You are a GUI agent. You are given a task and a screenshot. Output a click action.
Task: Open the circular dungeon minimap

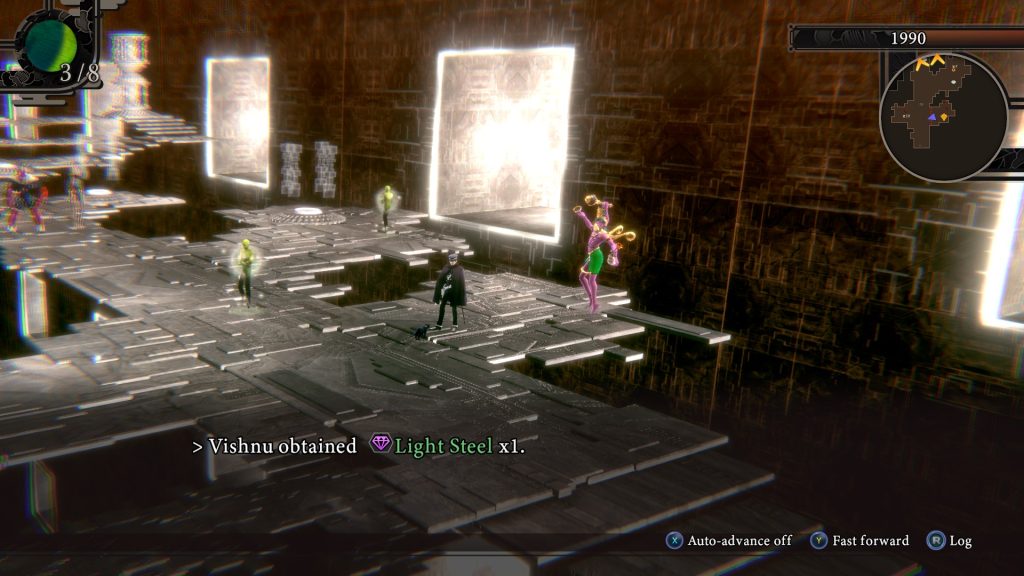(x=943, y=116)
